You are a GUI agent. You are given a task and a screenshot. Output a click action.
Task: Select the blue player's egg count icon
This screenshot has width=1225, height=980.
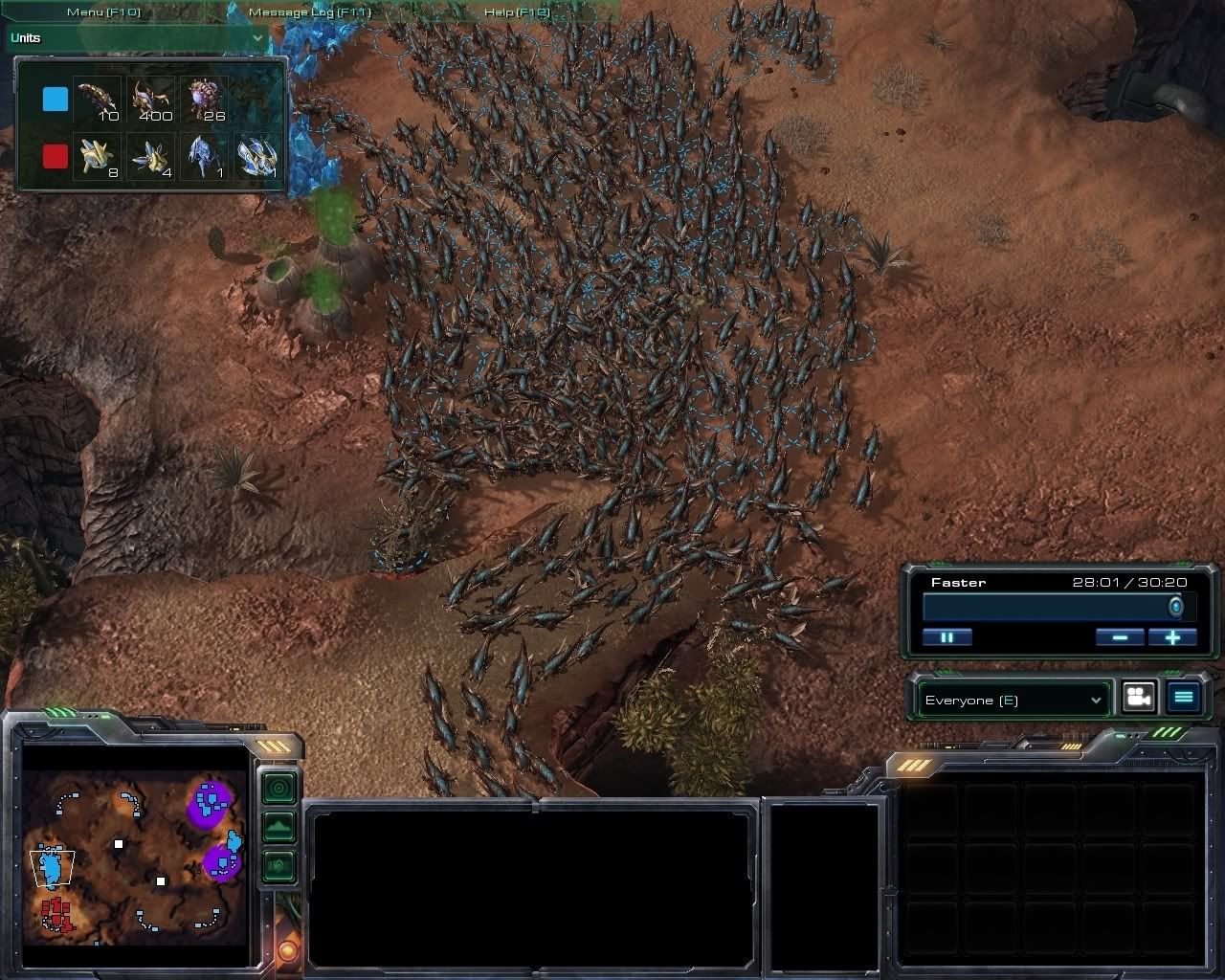[205, 100]
